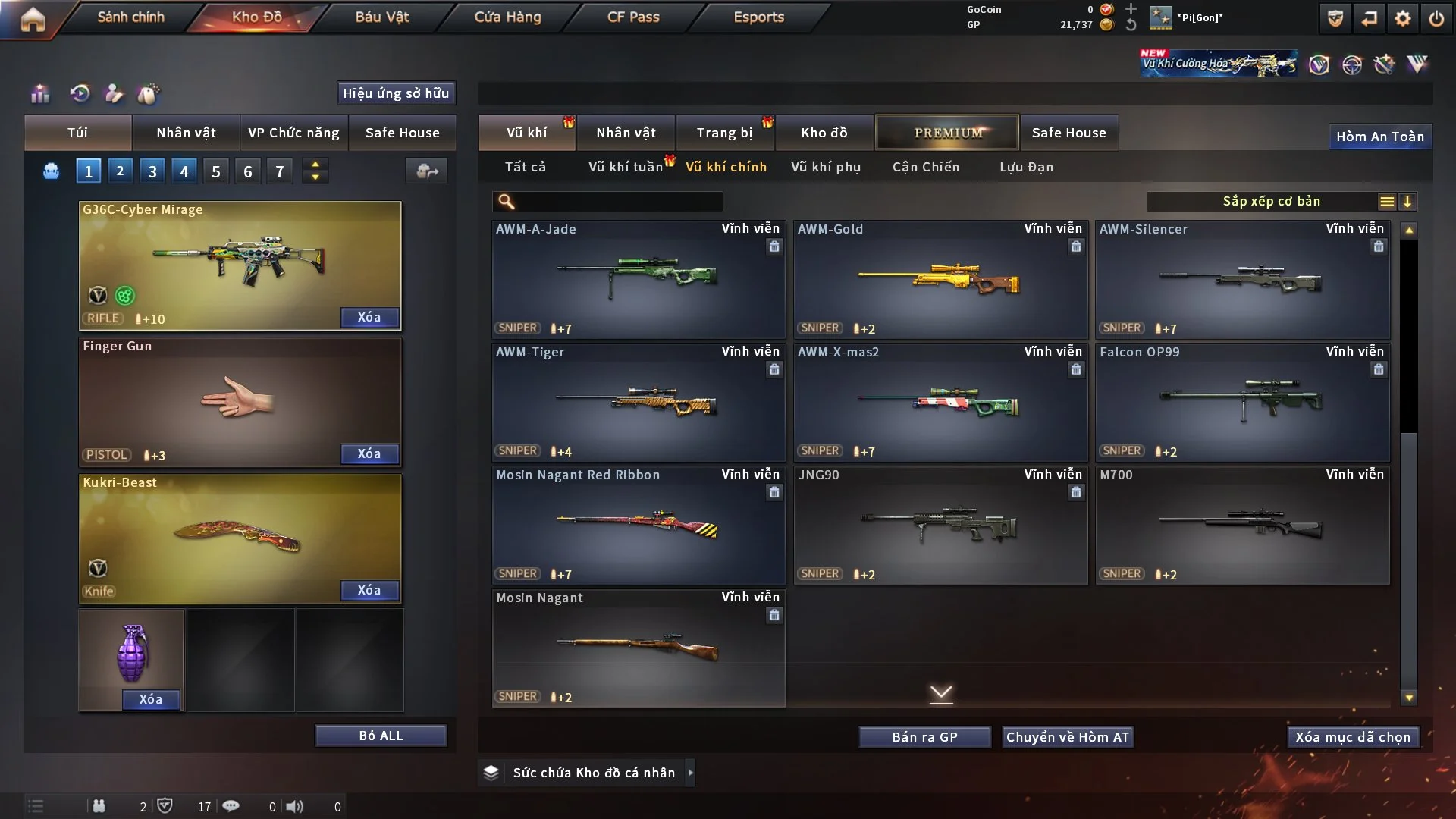Viewport: 1456px width, 819px height.
Task: Go to the Sảnh chính lobby
Action: point(130,17)
